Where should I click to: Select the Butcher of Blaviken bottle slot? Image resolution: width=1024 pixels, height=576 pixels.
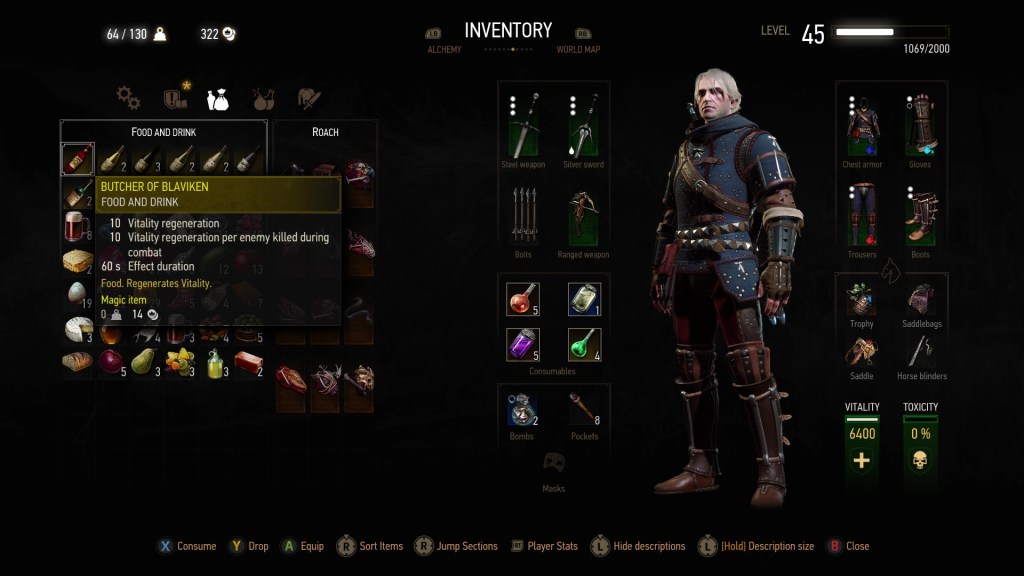(78, 159)
